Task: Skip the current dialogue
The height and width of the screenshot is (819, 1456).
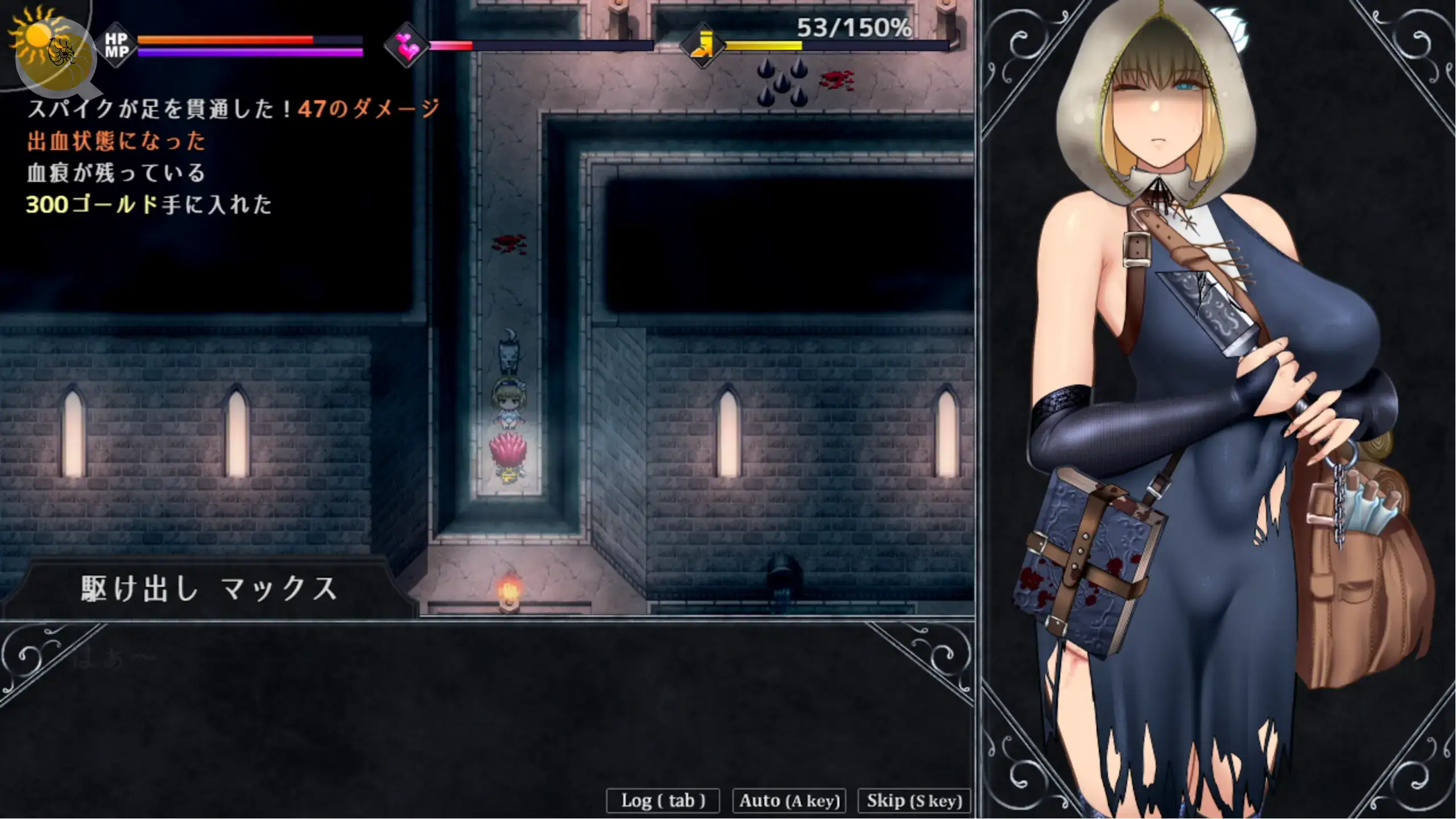Action: click(x=914, y=801)
